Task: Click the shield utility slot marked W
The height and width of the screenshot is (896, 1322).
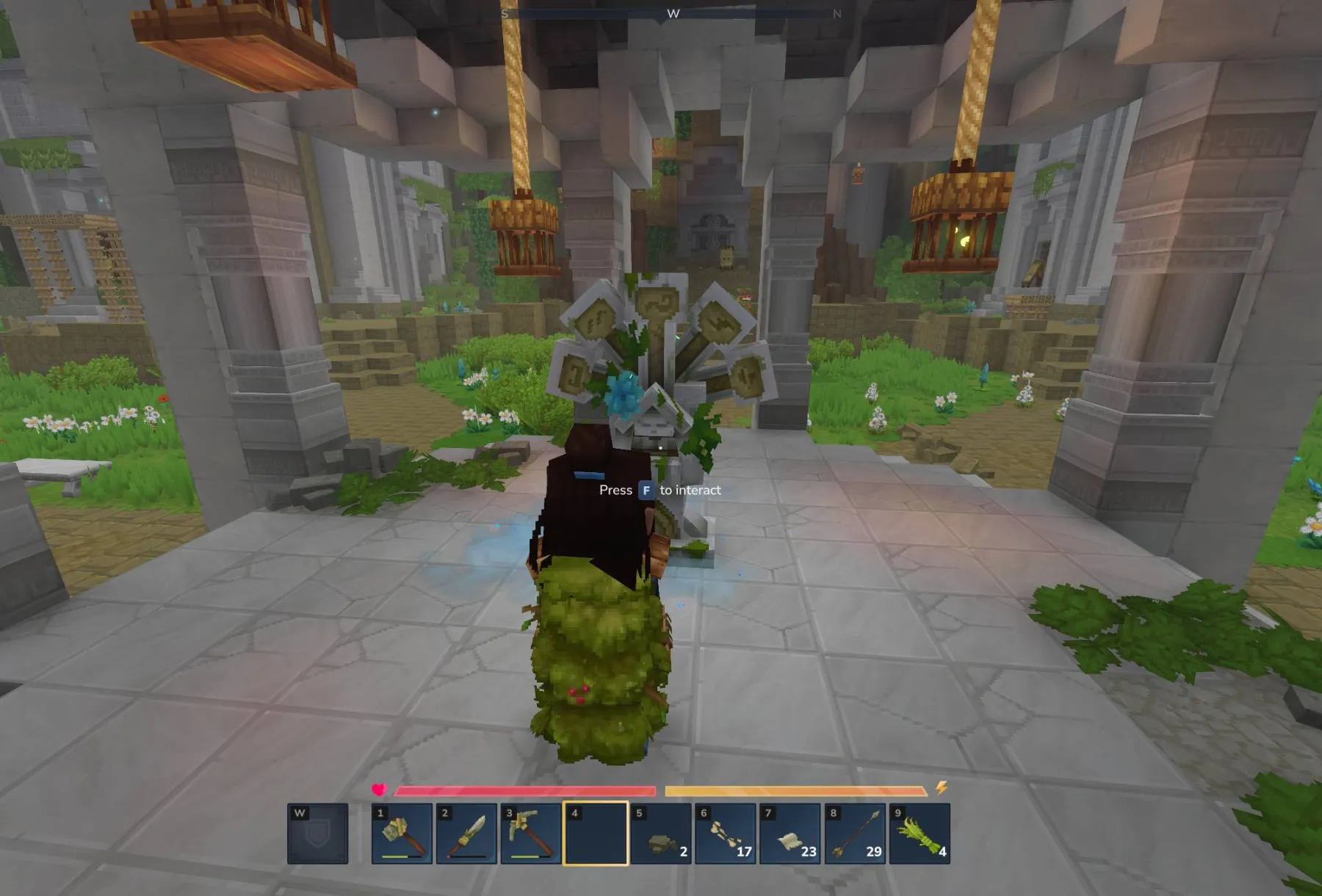Action: pos(317,834)
